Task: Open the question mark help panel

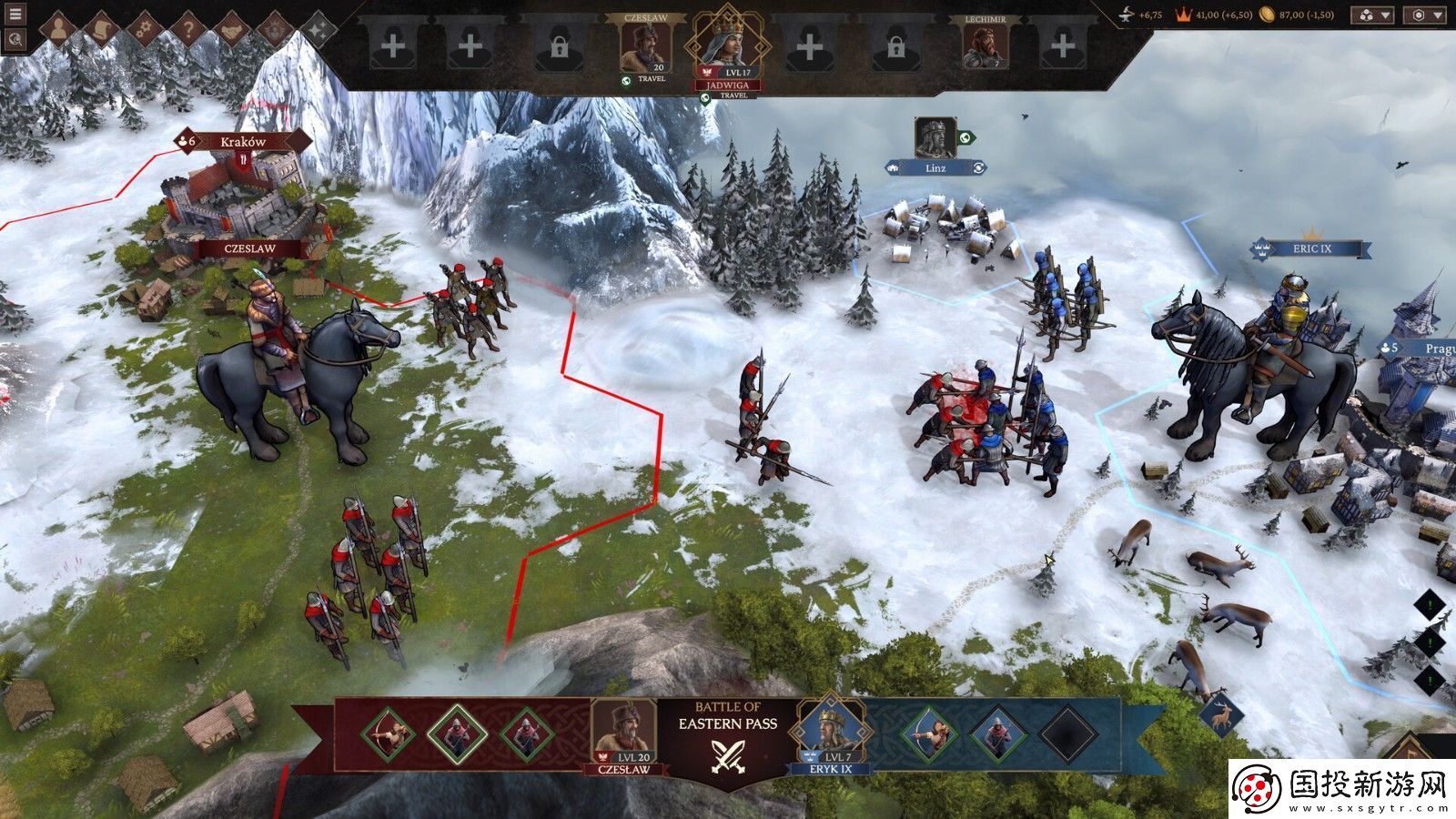Action: point(188,30)
